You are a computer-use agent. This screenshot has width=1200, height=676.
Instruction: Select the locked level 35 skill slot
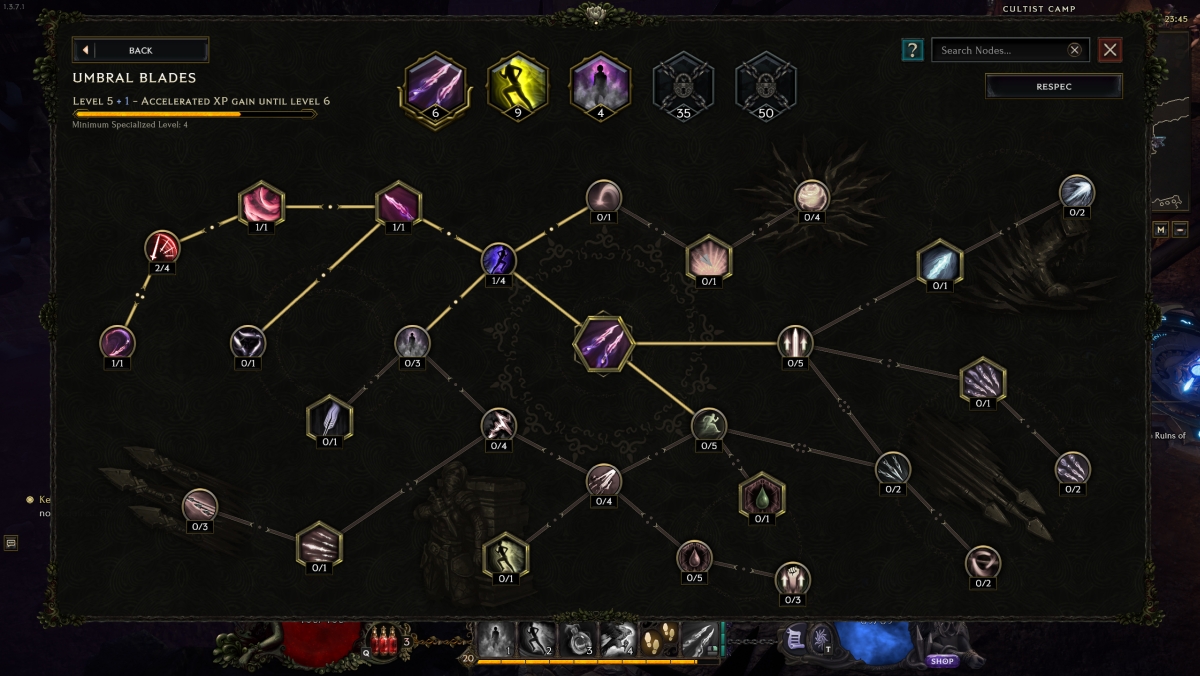coord(683,81)
